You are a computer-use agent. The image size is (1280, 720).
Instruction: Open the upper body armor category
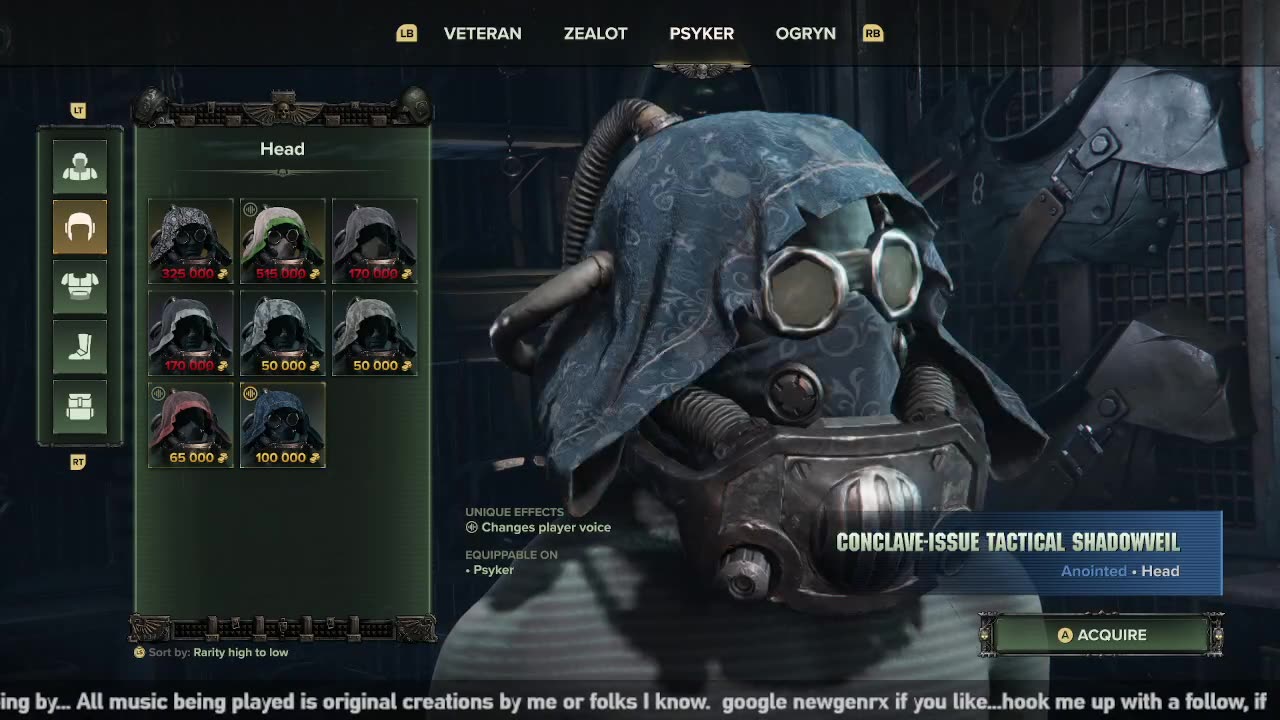80,287
